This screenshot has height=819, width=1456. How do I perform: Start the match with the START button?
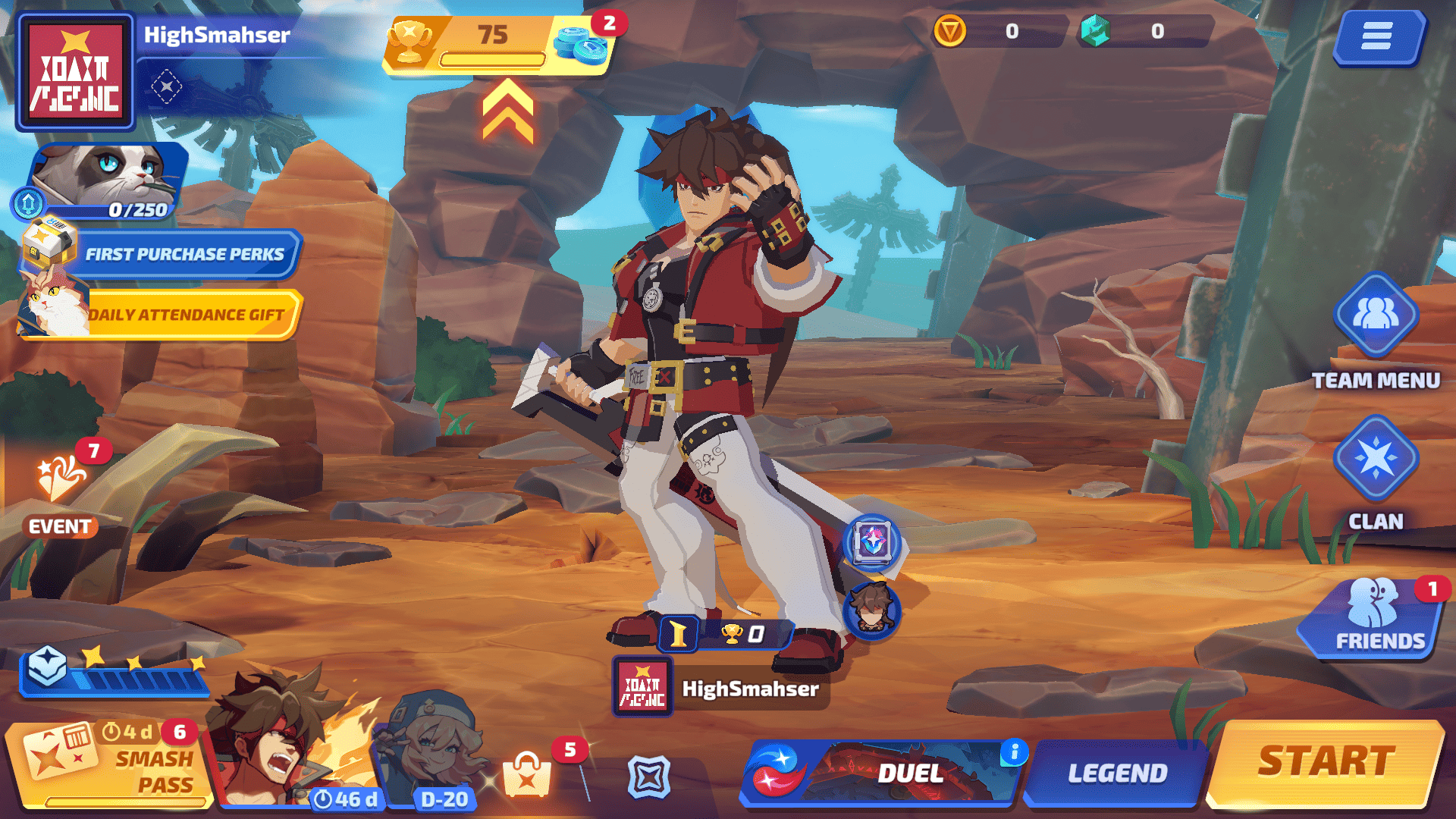tap(1326, 763)
